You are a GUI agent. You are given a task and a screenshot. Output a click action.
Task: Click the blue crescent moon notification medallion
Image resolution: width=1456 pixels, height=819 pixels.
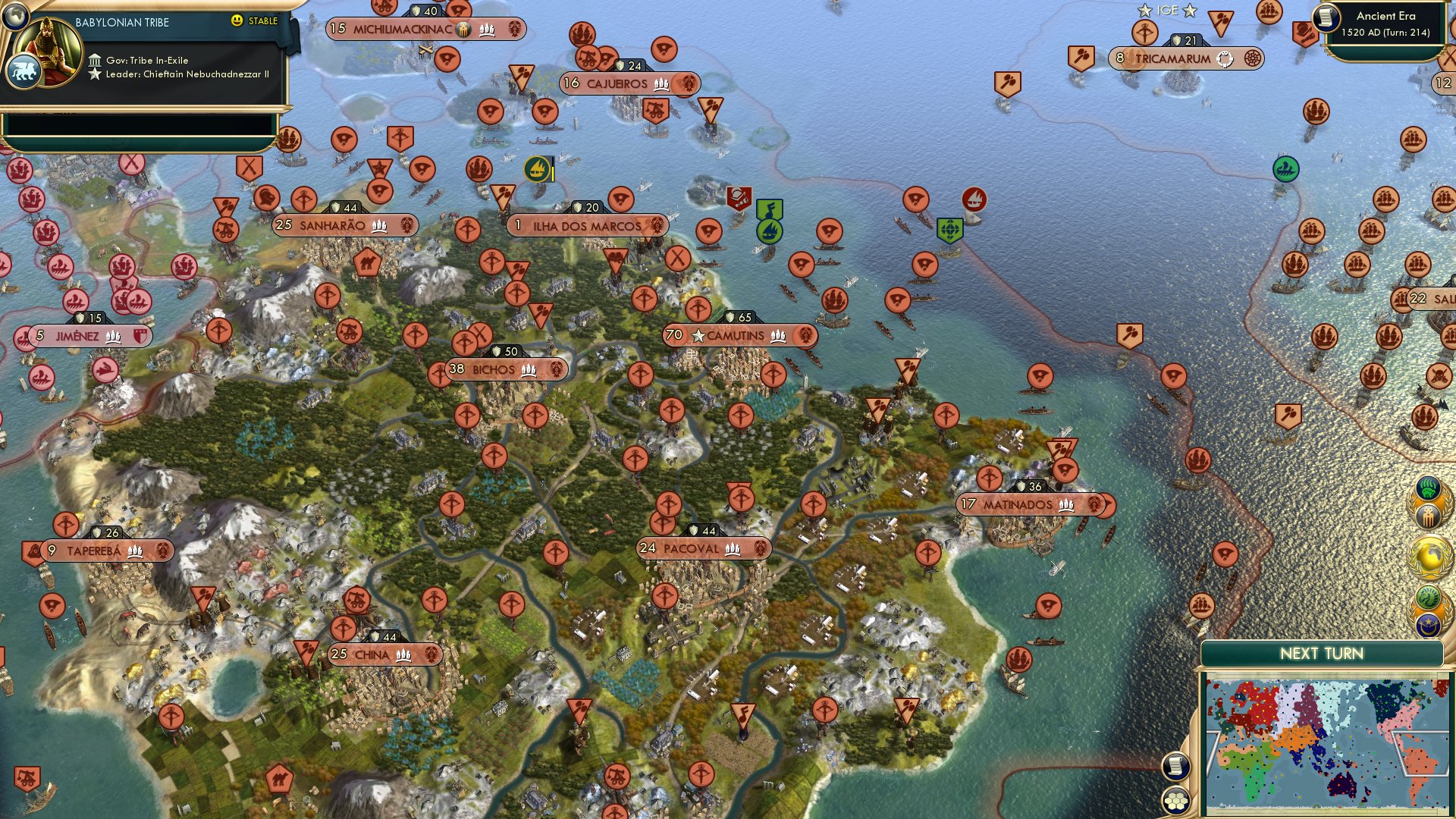1427,624
